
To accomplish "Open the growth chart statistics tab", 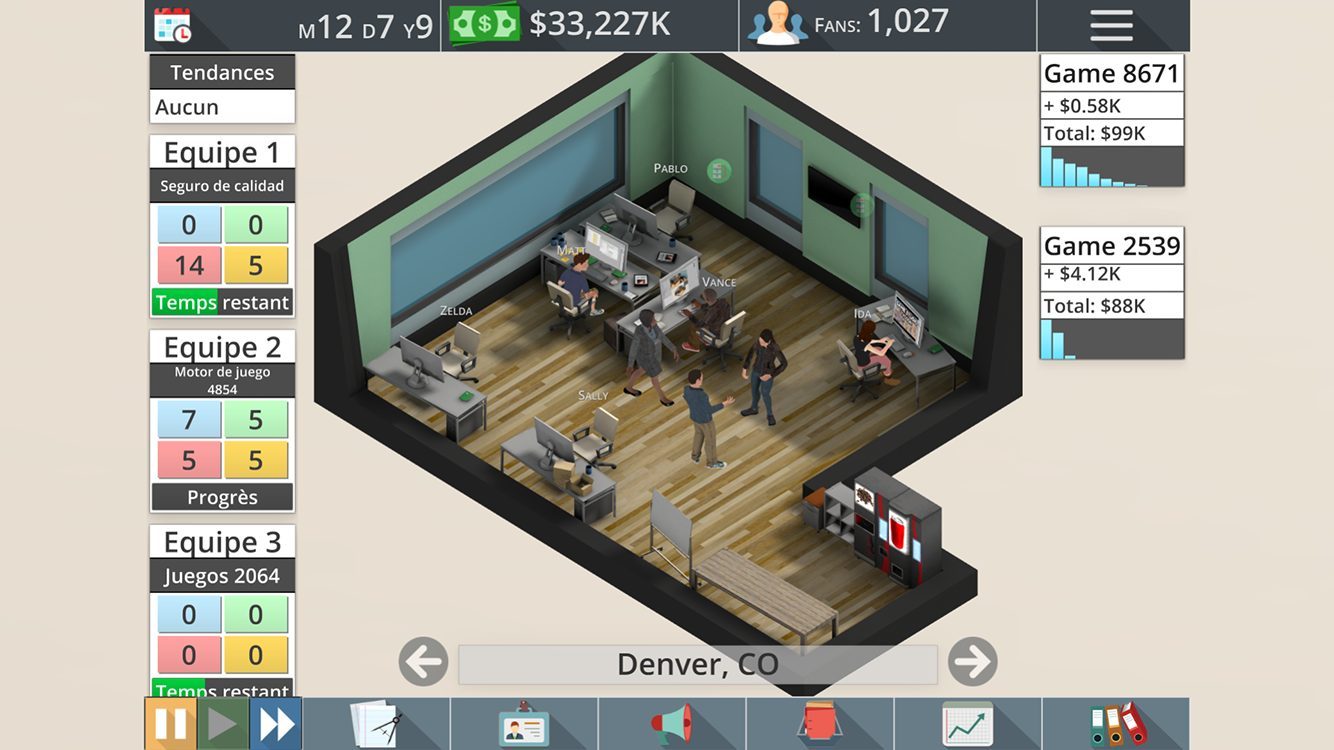I will [967, 724].
